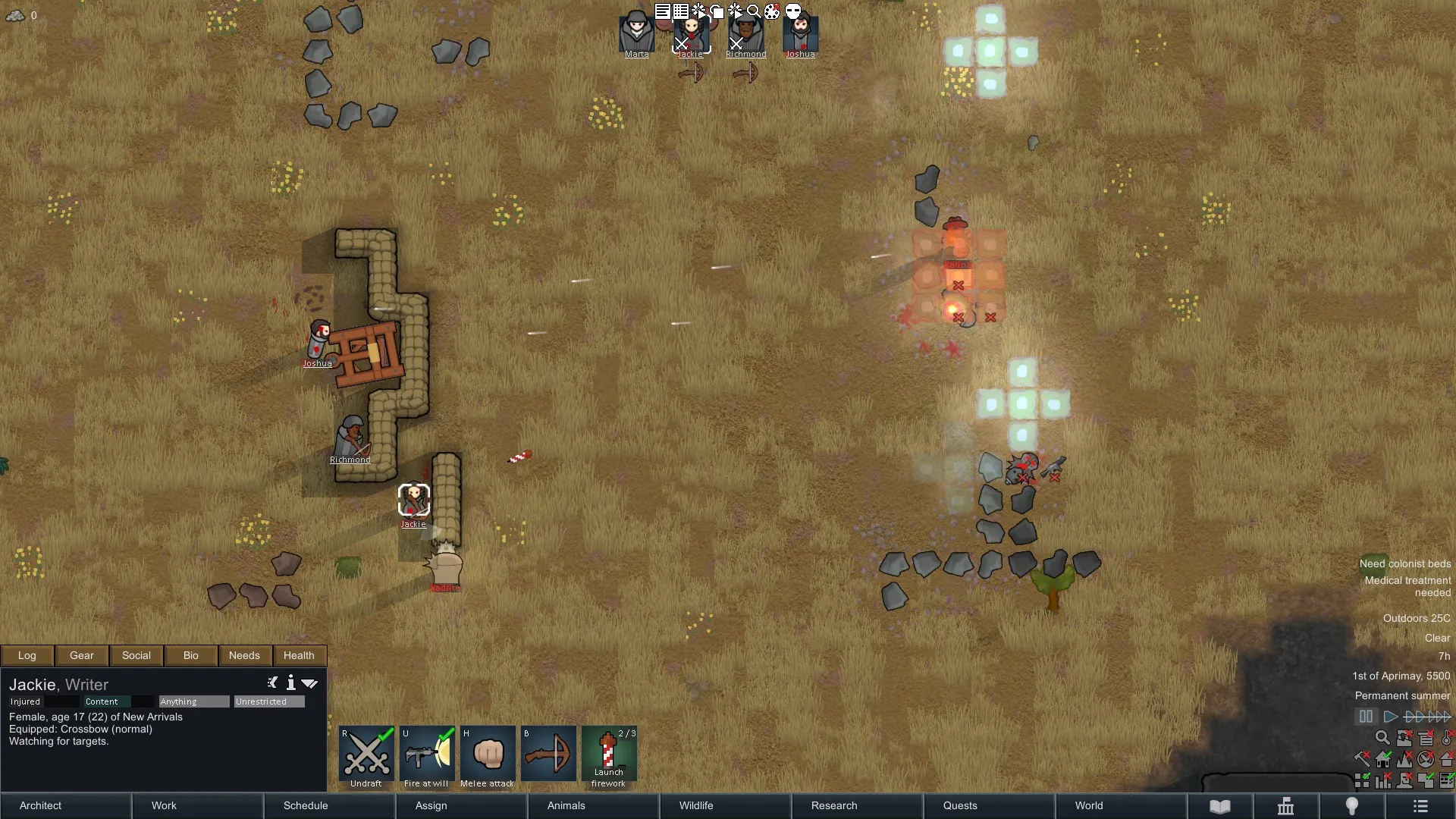This screenshot has width=1456, height=819.
Task: Select the Melee attack command
Action: (x=488, y=755)
